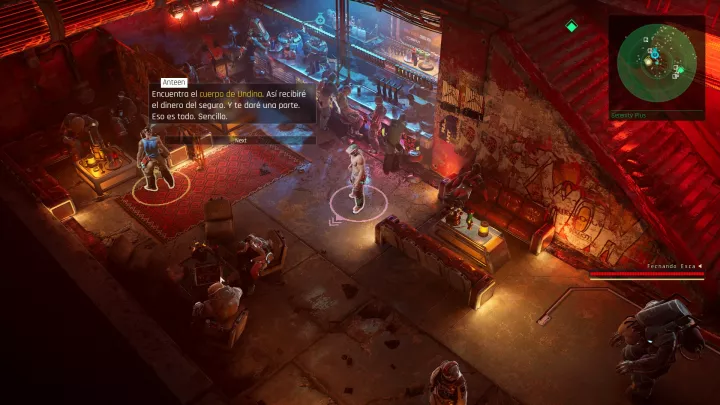Click Next to continue Anteen's dialogue
Image resolution: width=720 pixels, height=405 pixels.
pos(239,140)
